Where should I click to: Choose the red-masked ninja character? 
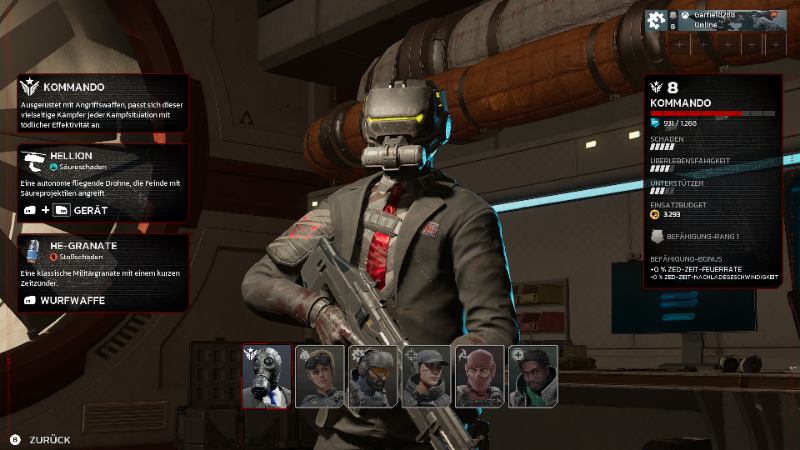480,376
